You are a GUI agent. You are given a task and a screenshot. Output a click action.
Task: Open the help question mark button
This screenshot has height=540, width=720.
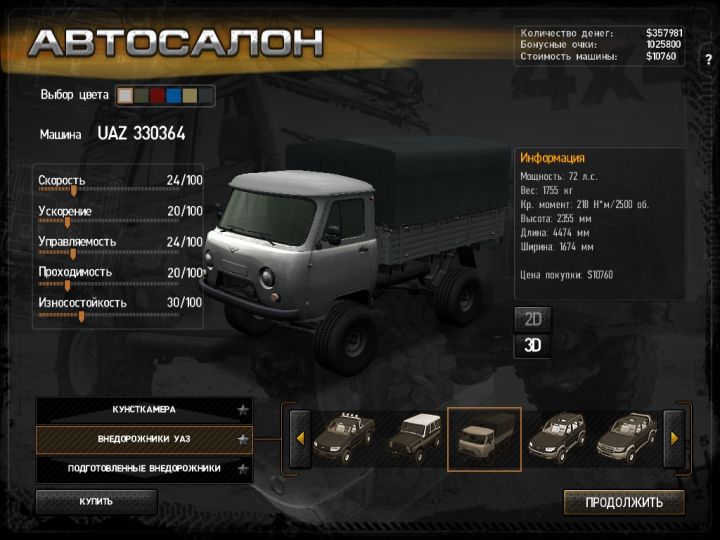click(707, 60)
